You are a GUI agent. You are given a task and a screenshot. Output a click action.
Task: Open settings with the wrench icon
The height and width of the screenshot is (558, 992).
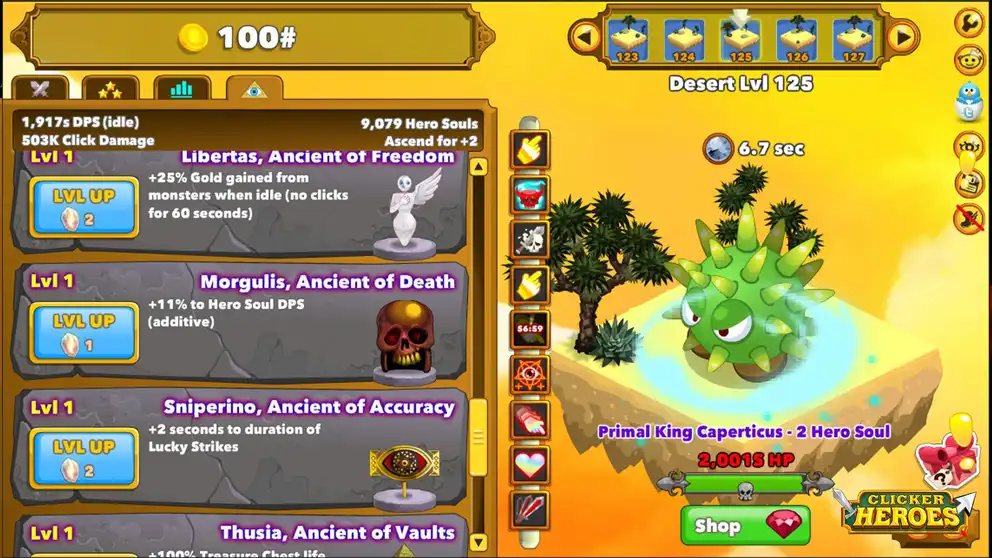(x=969, y=22)
